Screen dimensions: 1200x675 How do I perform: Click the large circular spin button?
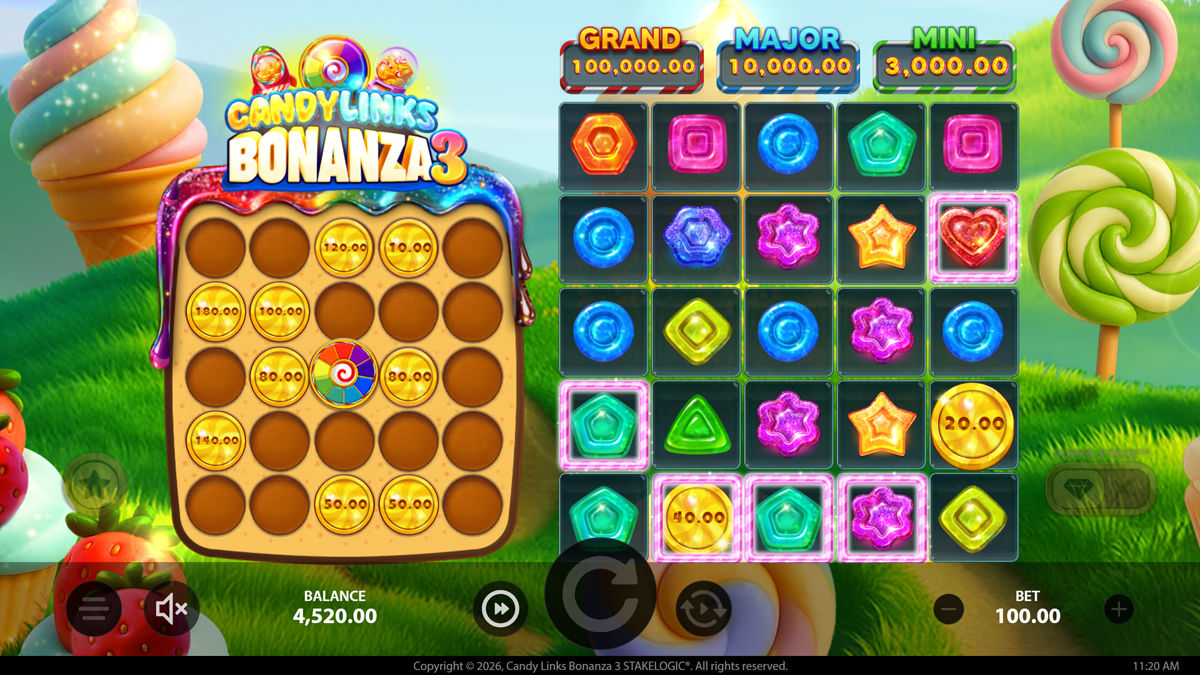pyautogui.click(x=601, y=595)
